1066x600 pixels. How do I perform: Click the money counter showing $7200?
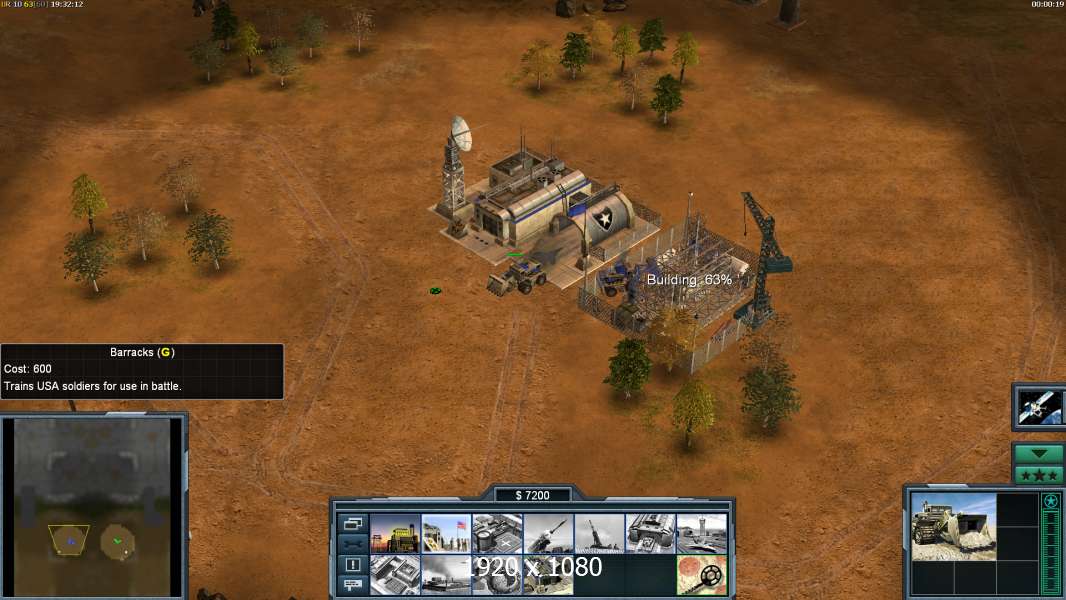pos(533,495)
